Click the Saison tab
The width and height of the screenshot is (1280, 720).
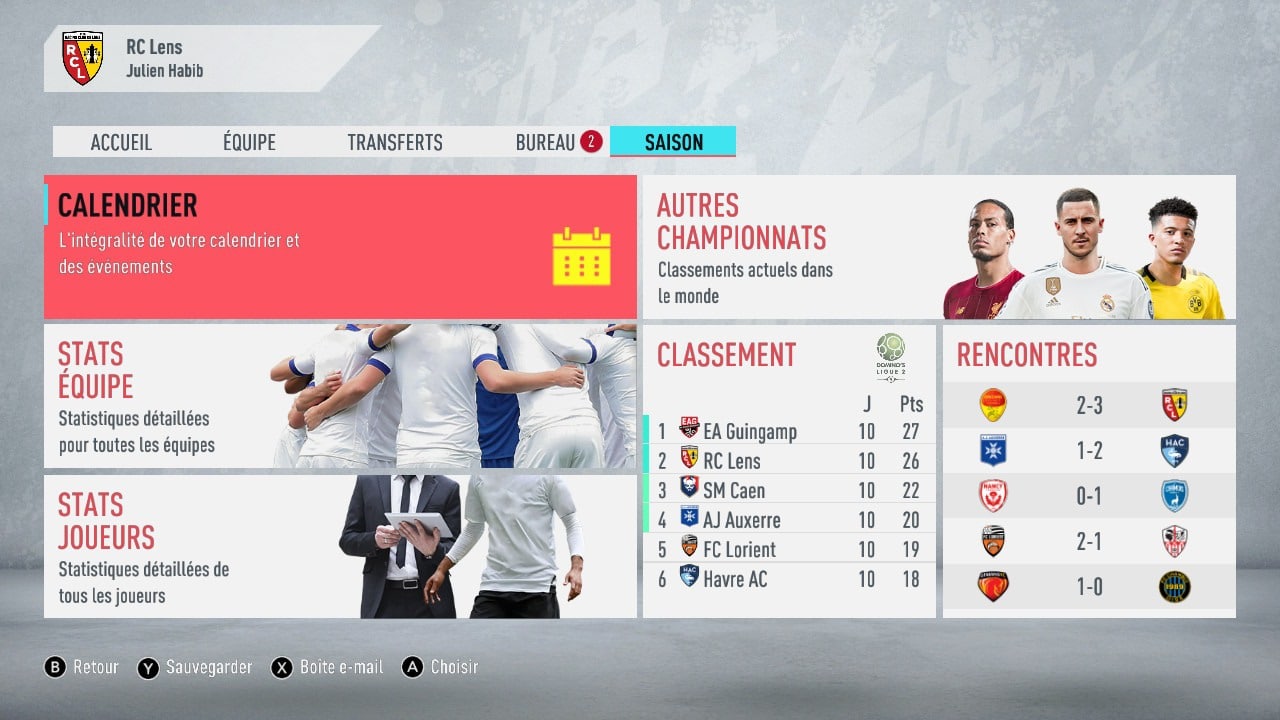pyautogui.click(x=673, y=142)
